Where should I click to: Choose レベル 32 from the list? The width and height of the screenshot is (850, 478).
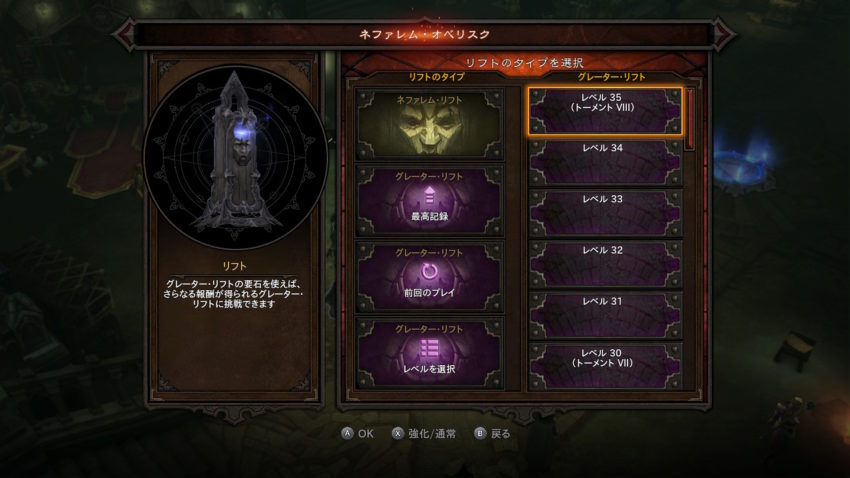(x=605, y=264)
